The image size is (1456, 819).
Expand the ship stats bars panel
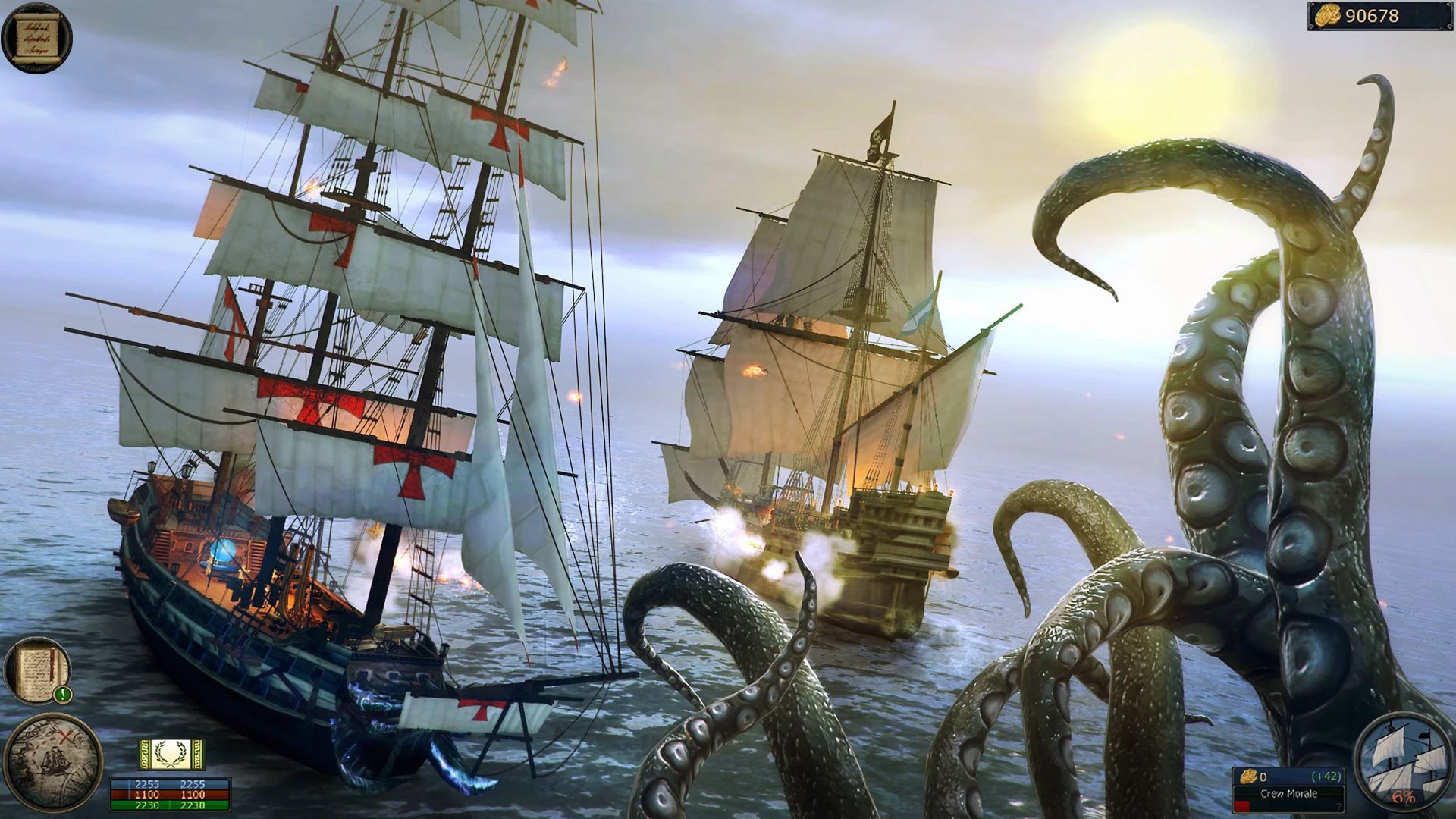(170, 795)
